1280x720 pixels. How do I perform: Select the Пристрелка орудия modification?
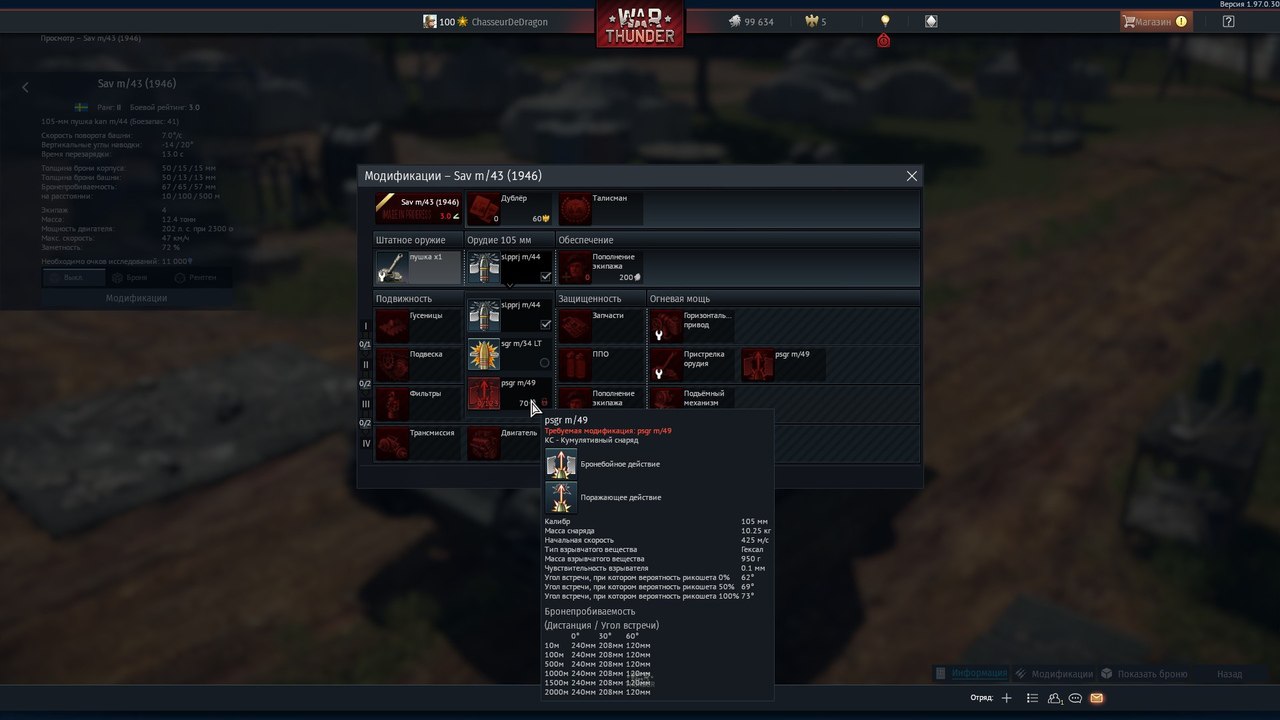(692, 364)
